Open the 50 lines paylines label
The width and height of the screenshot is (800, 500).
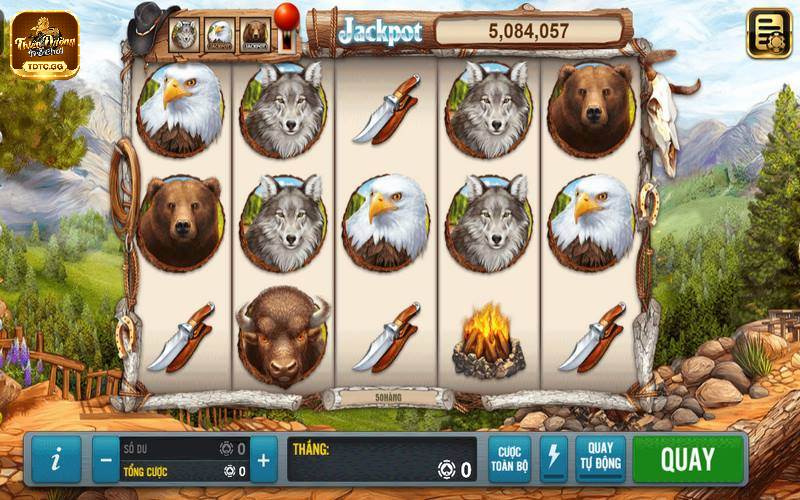pyautogui.click(x=387, y=398)
